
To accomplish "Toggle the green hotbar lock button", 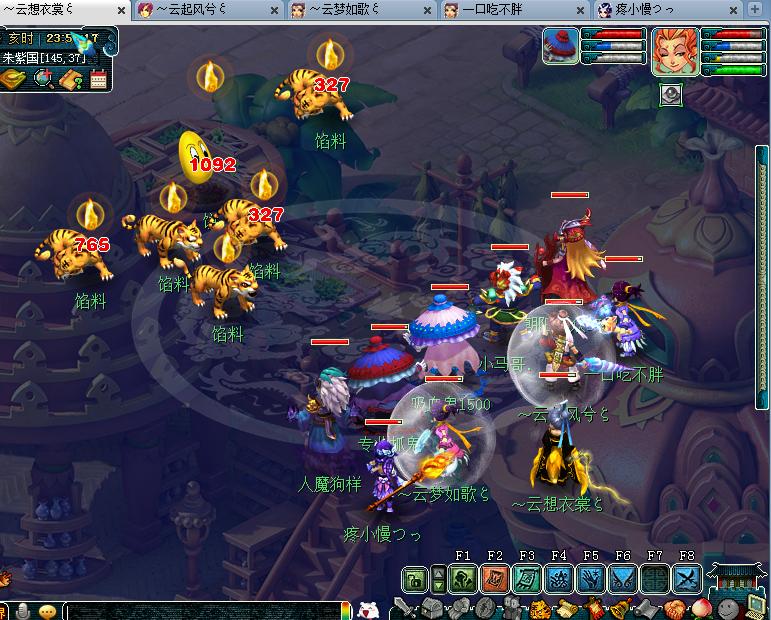I will tap(416, 578).
